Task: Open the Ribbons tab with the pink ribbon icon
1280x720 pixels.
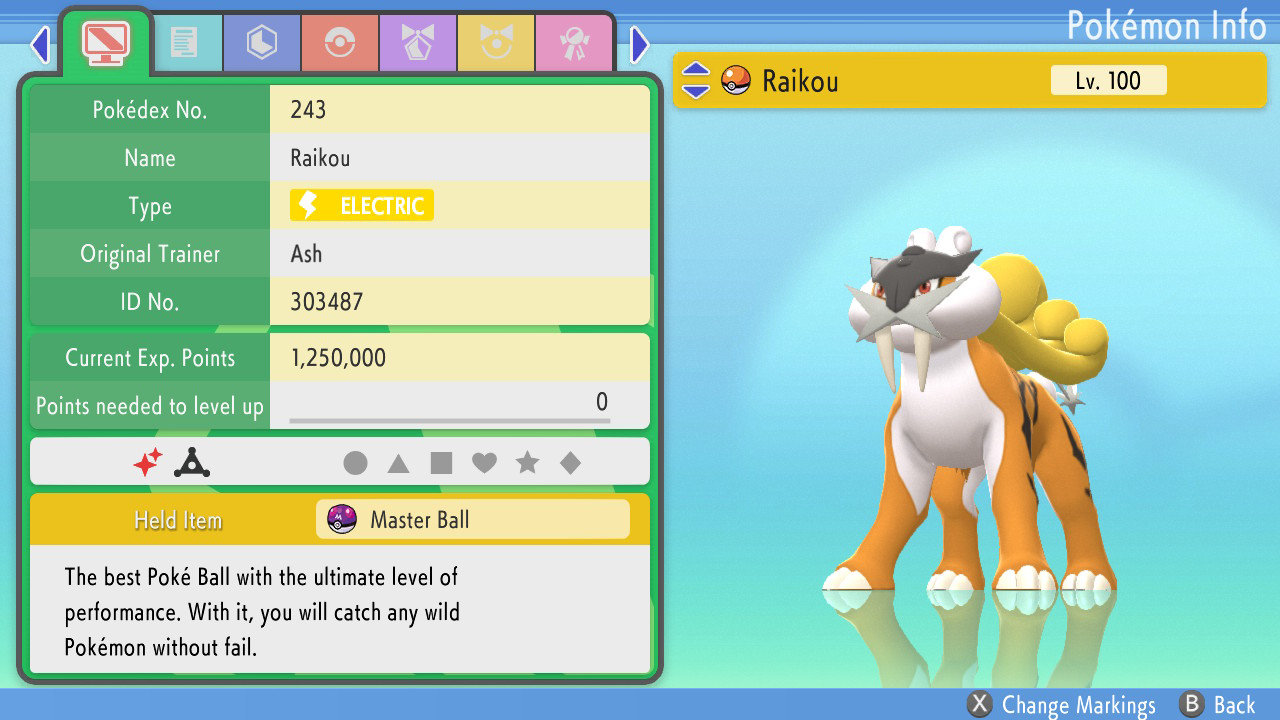Action: click(x=573, y=43)
